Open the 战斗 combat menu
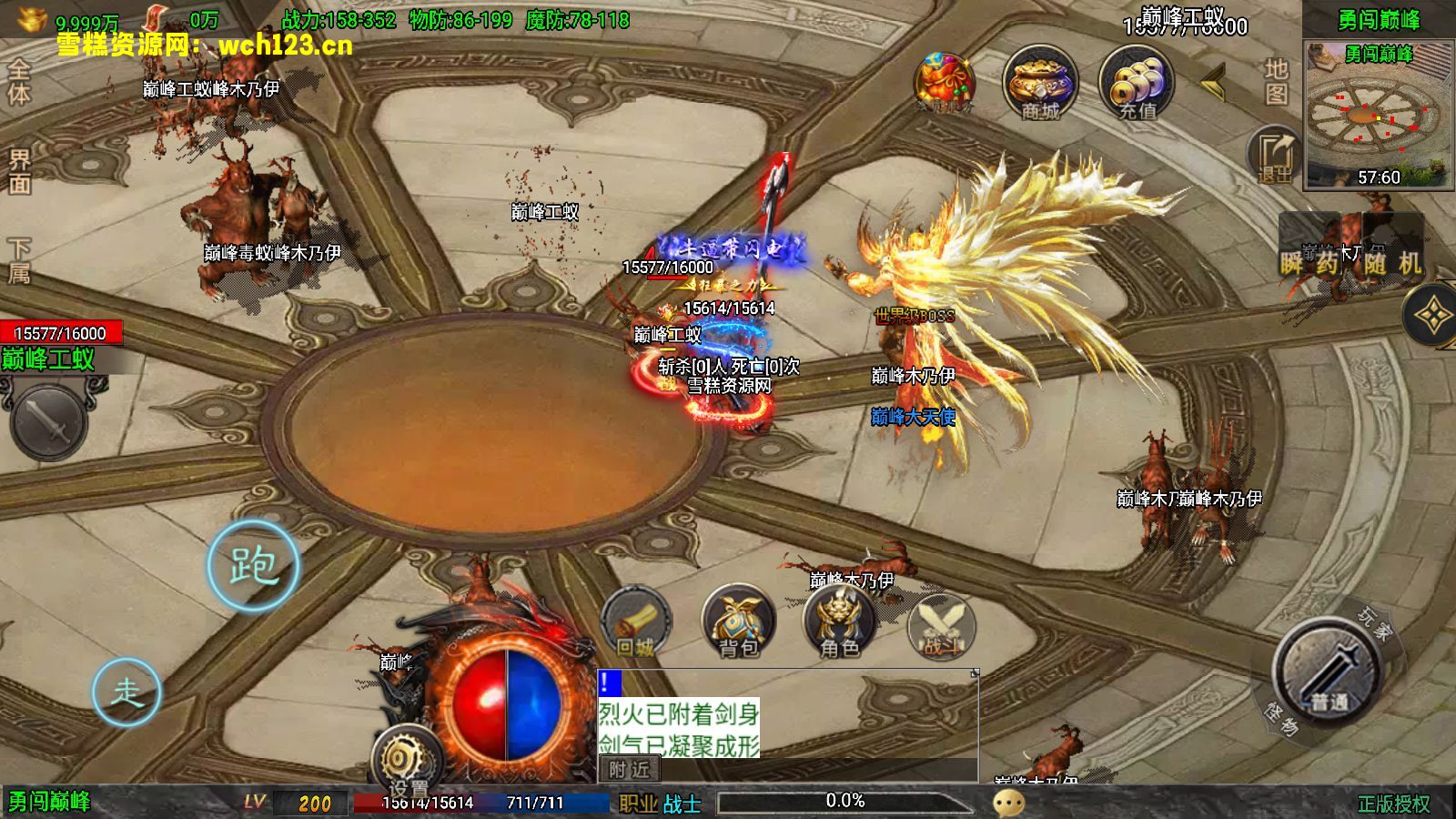The width and height of the screenshot is (1456, 819). click(x=941, y=626)
